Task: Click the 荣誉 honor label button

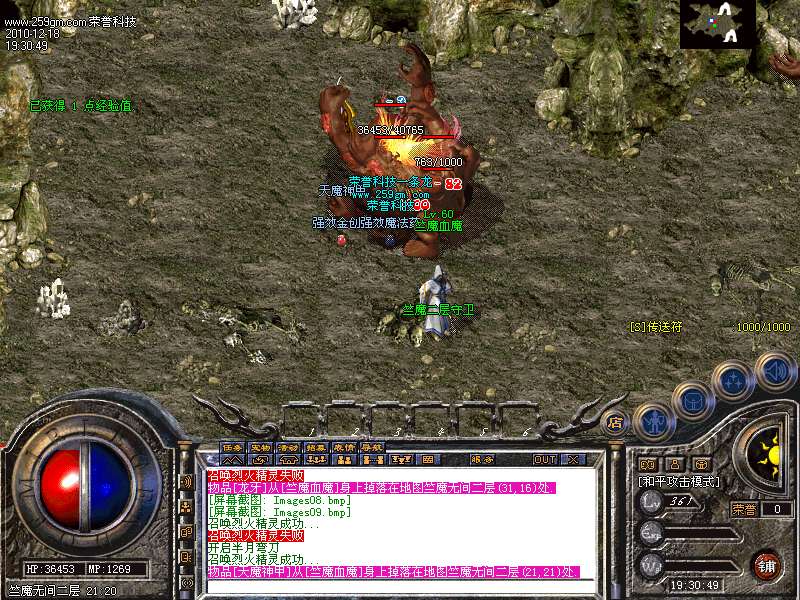Action: (x=742, y=509)
